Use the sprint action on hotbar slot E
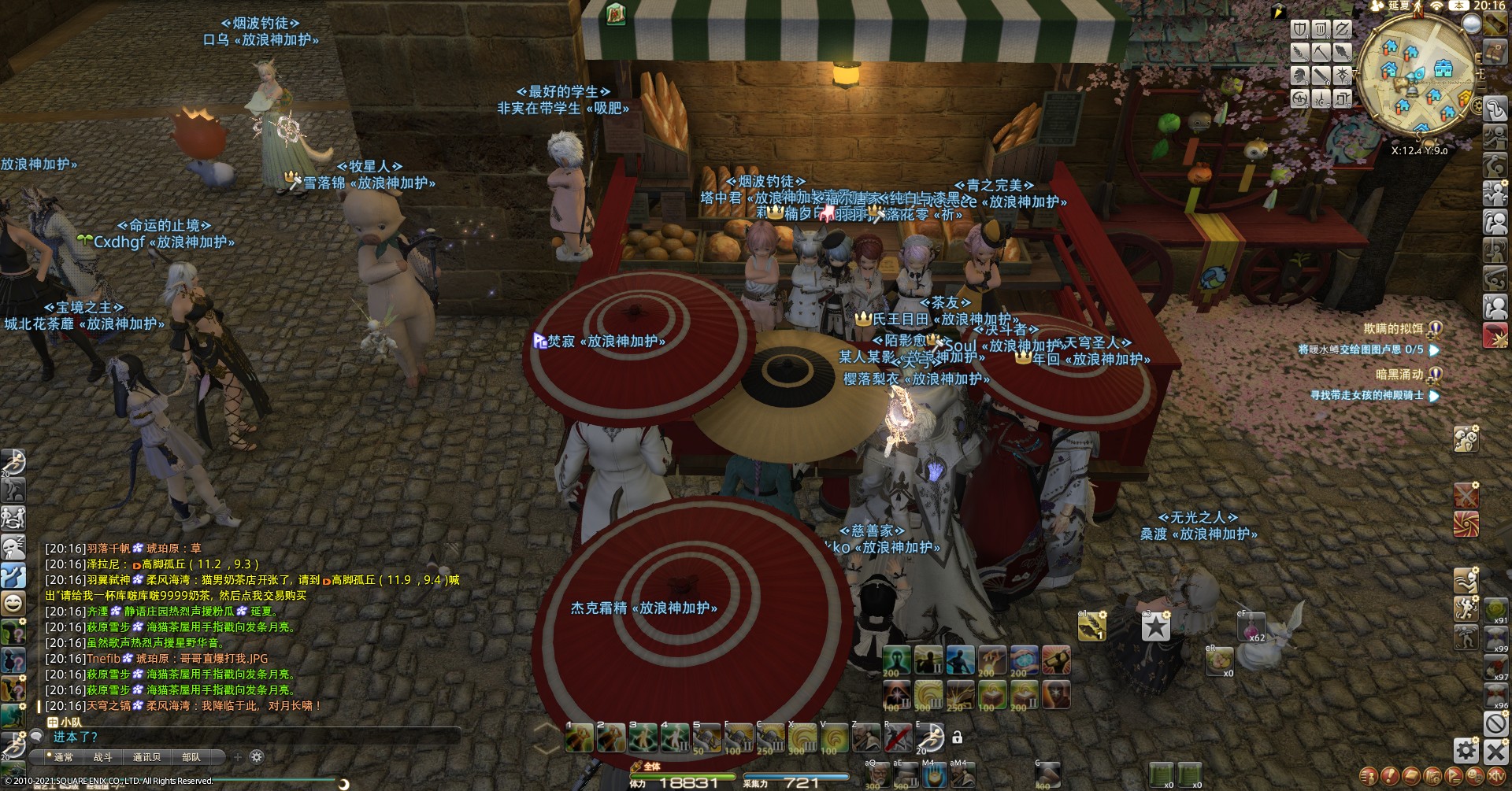The height and width of the screenshot is (791, 1512). (929, 738)
